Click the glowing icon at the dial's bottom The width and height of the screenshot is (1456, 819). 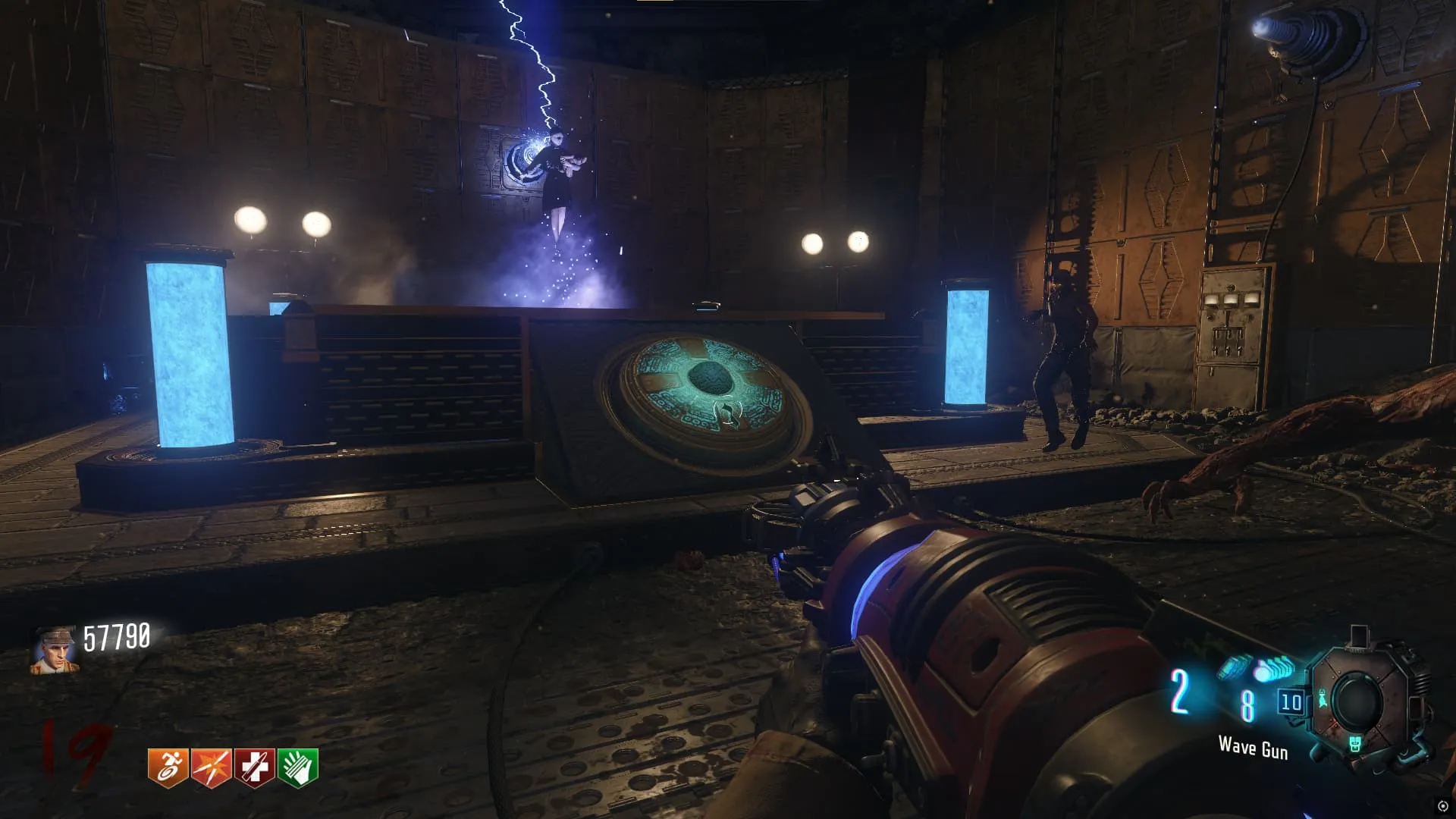[1355, 744]
